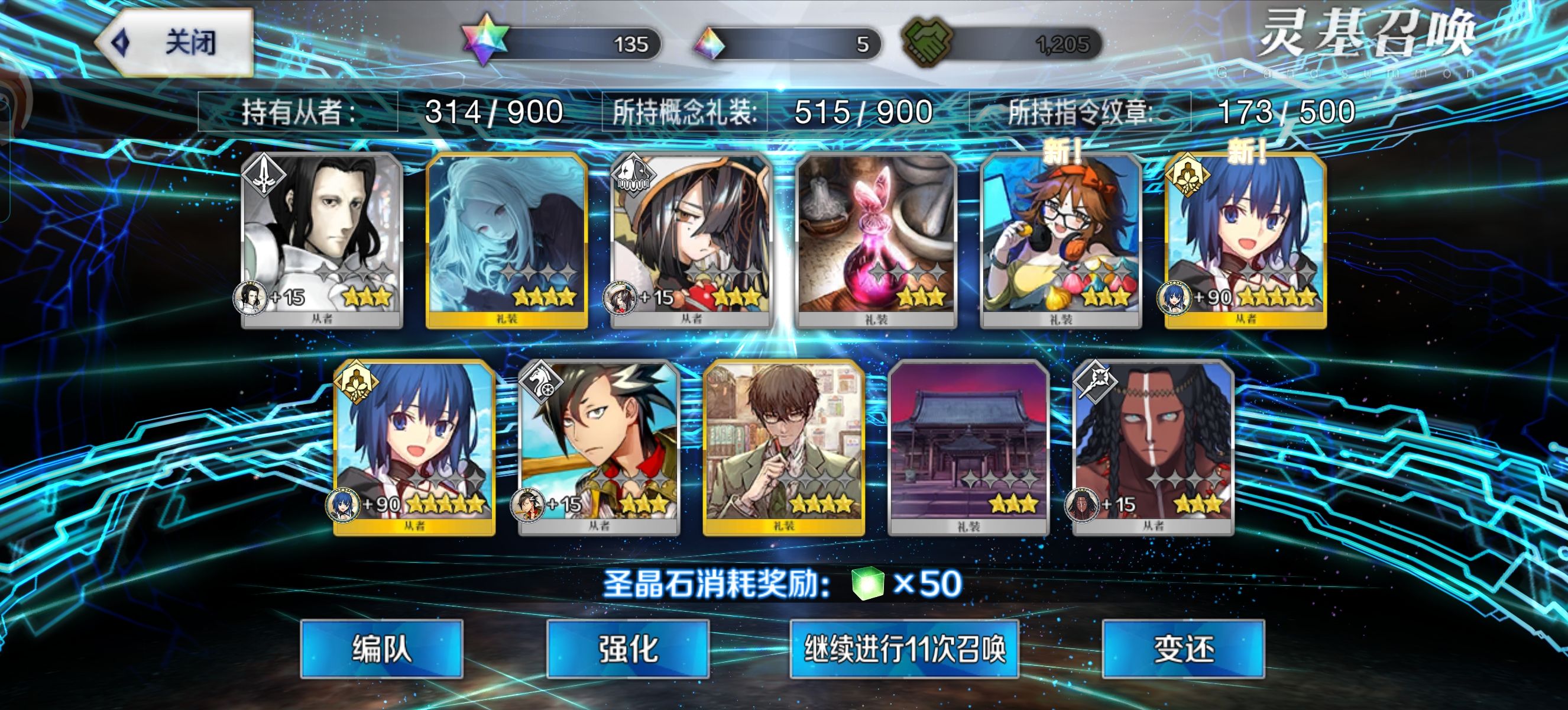Continue with another 11 summons
This screenshot has width=1568, height=710.
point(904,648)
